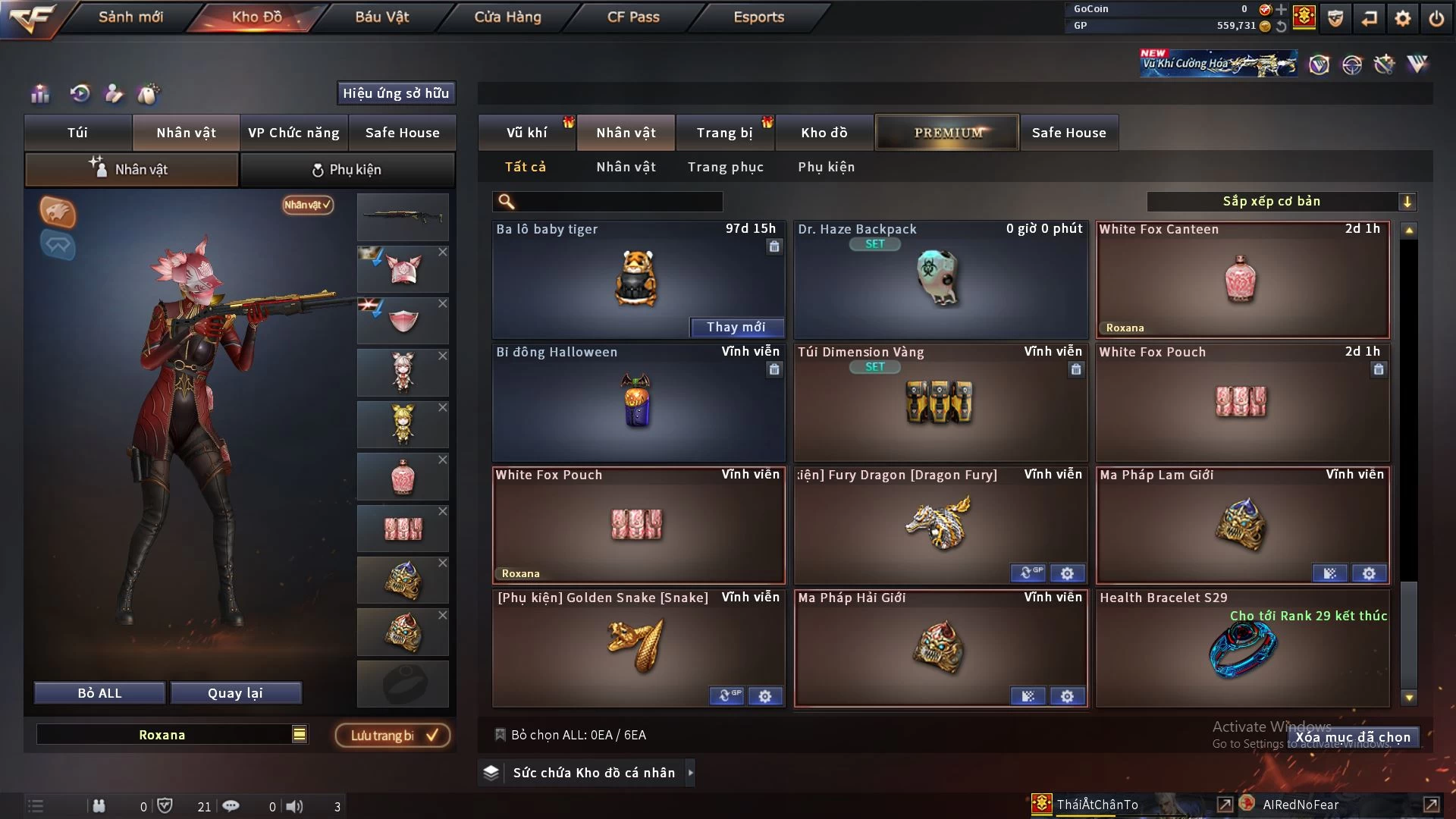Open settings gear in top bar
The height and width of the screenshot is (819, 1456).
[x=1403, y=18]
